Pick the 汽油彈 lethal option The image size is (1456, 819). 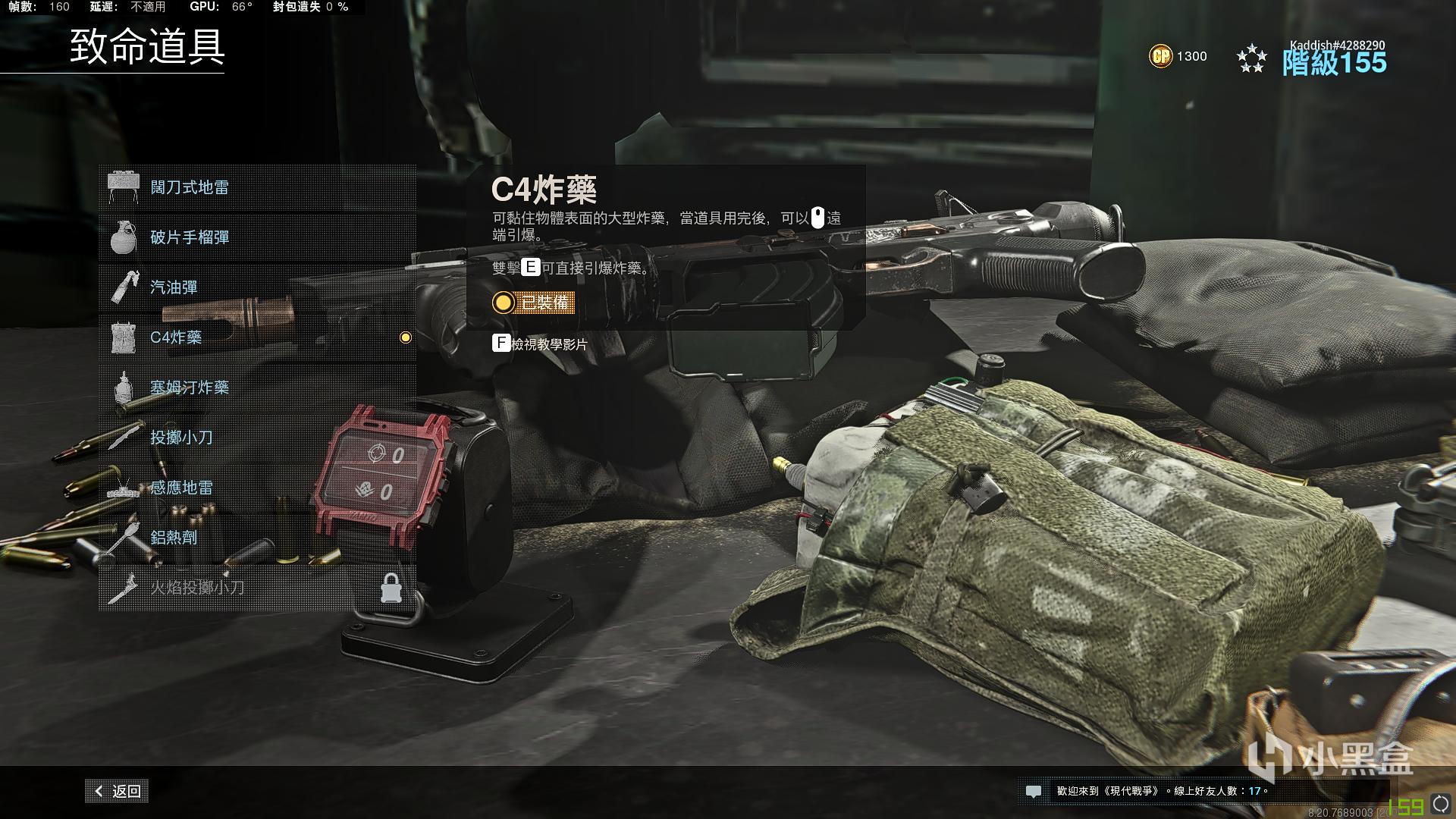(257, 287)
